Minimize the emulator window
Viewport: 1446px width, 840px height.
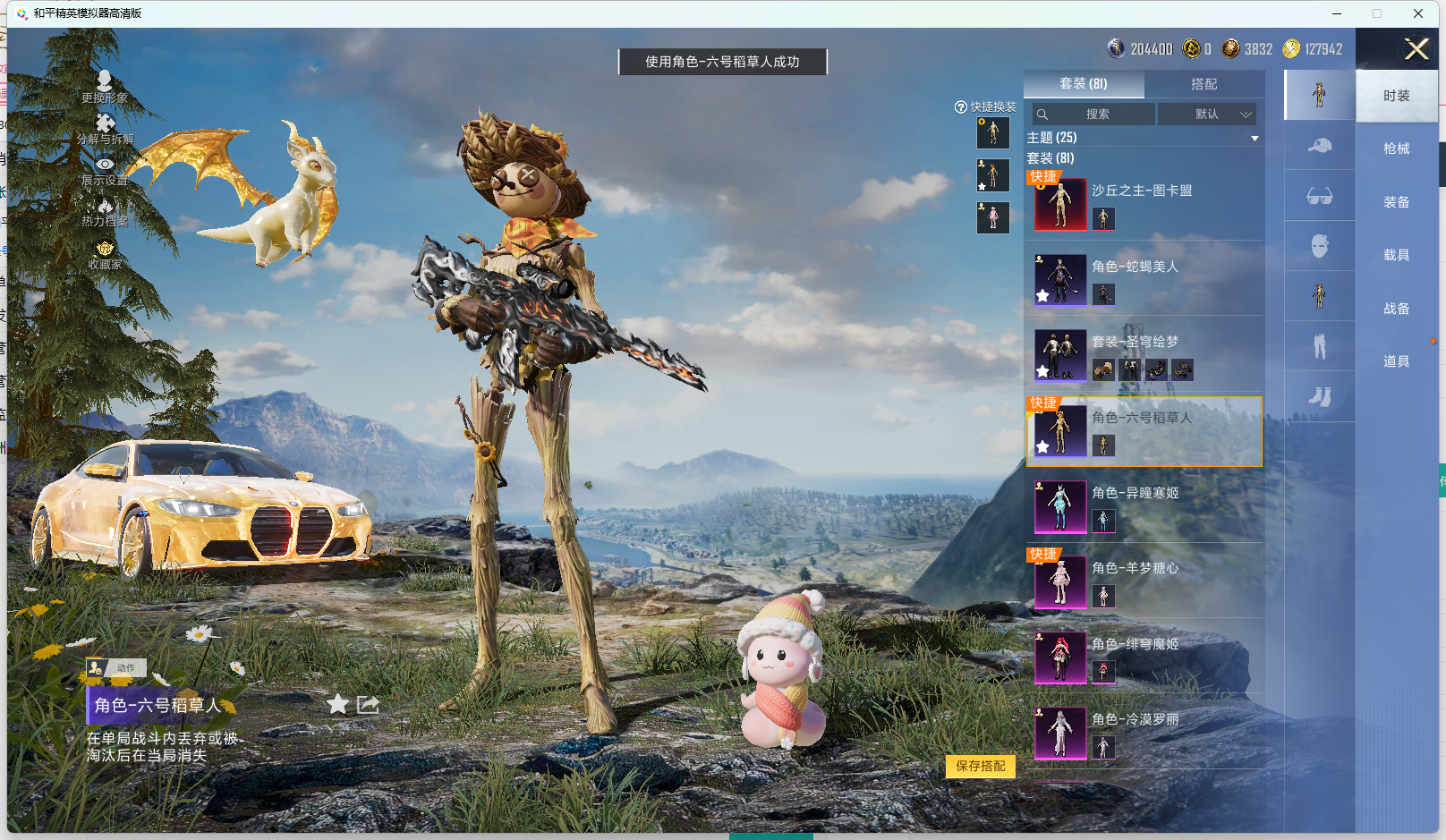pyautogui.click(x=1337, y=13)
